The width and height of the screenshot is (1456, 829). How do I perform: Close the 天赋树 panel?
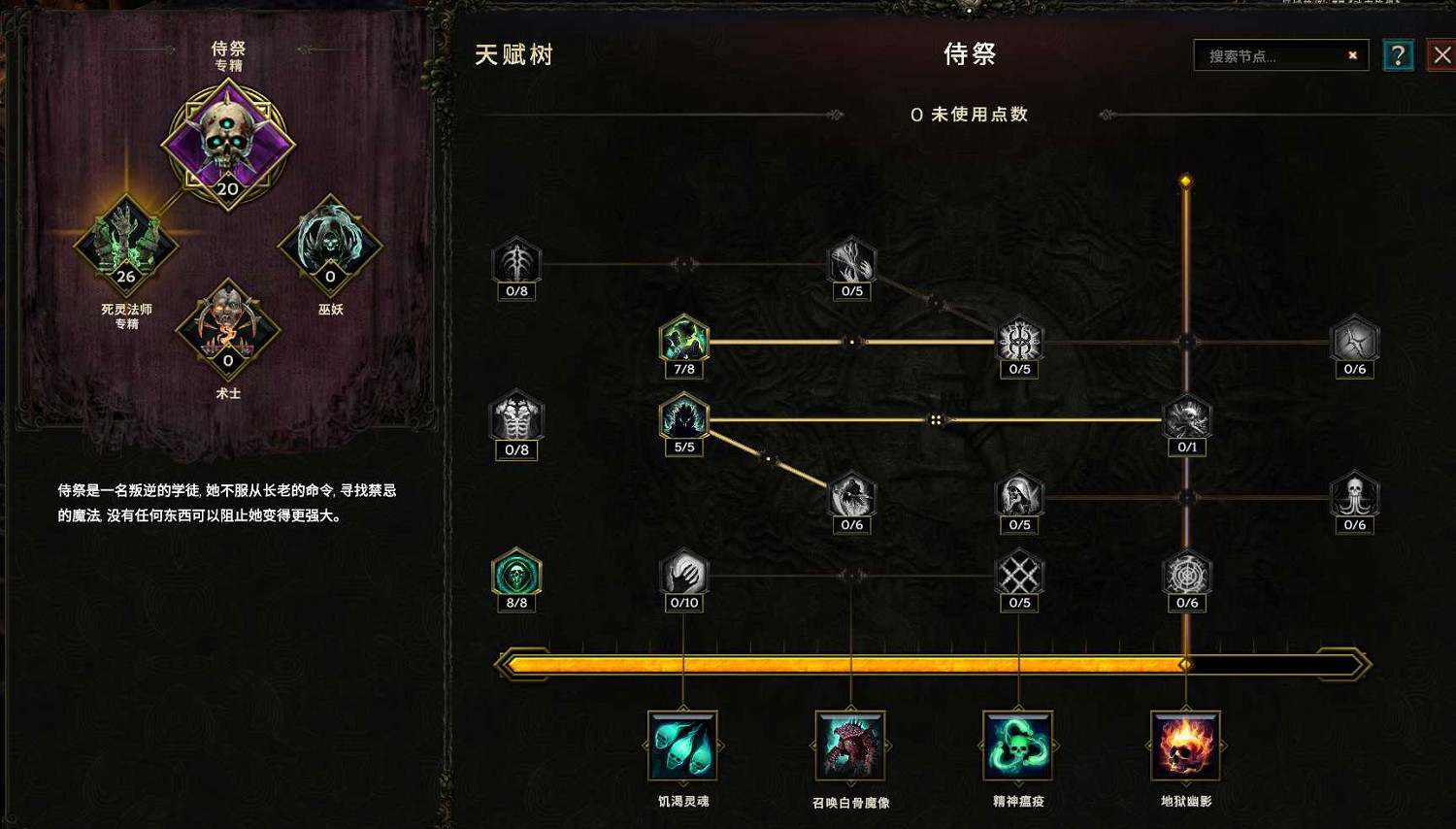1442,54
